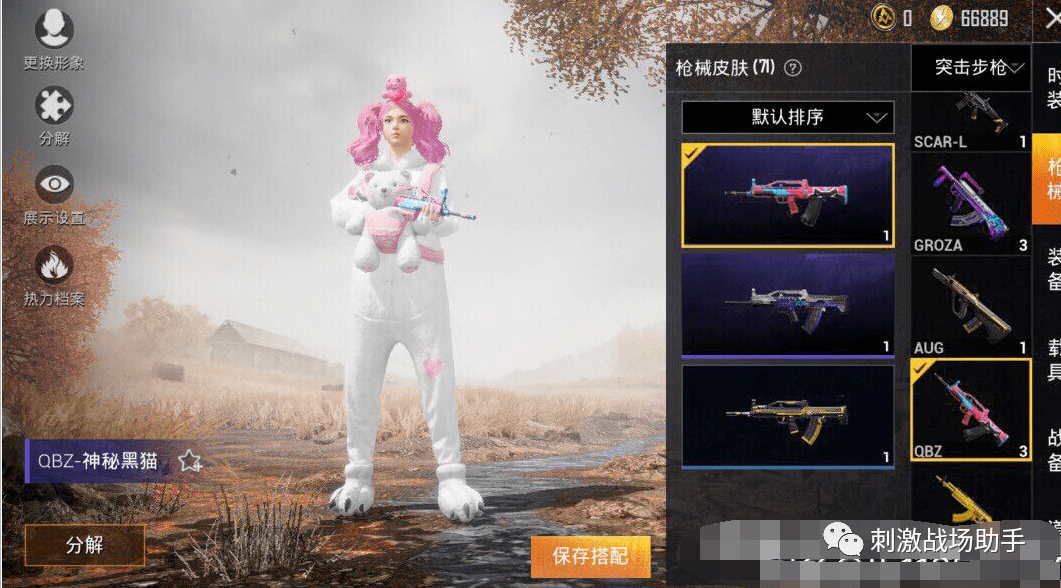1061x588 pixels.
Task: Click the gold coin balance 66889
Action: pos(968,18)
